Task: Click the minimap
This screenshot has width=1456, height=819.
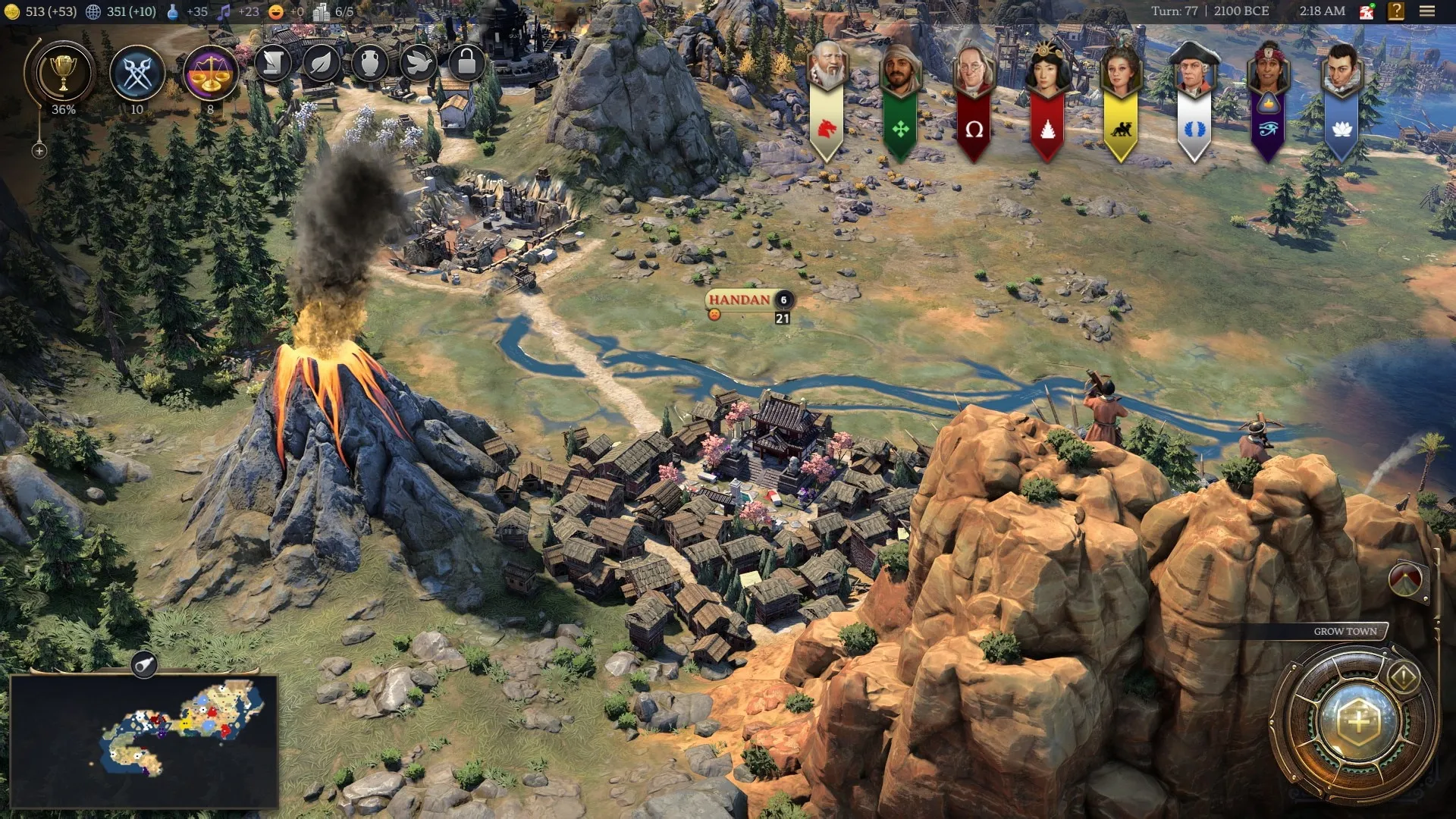Action: [144, 741]
